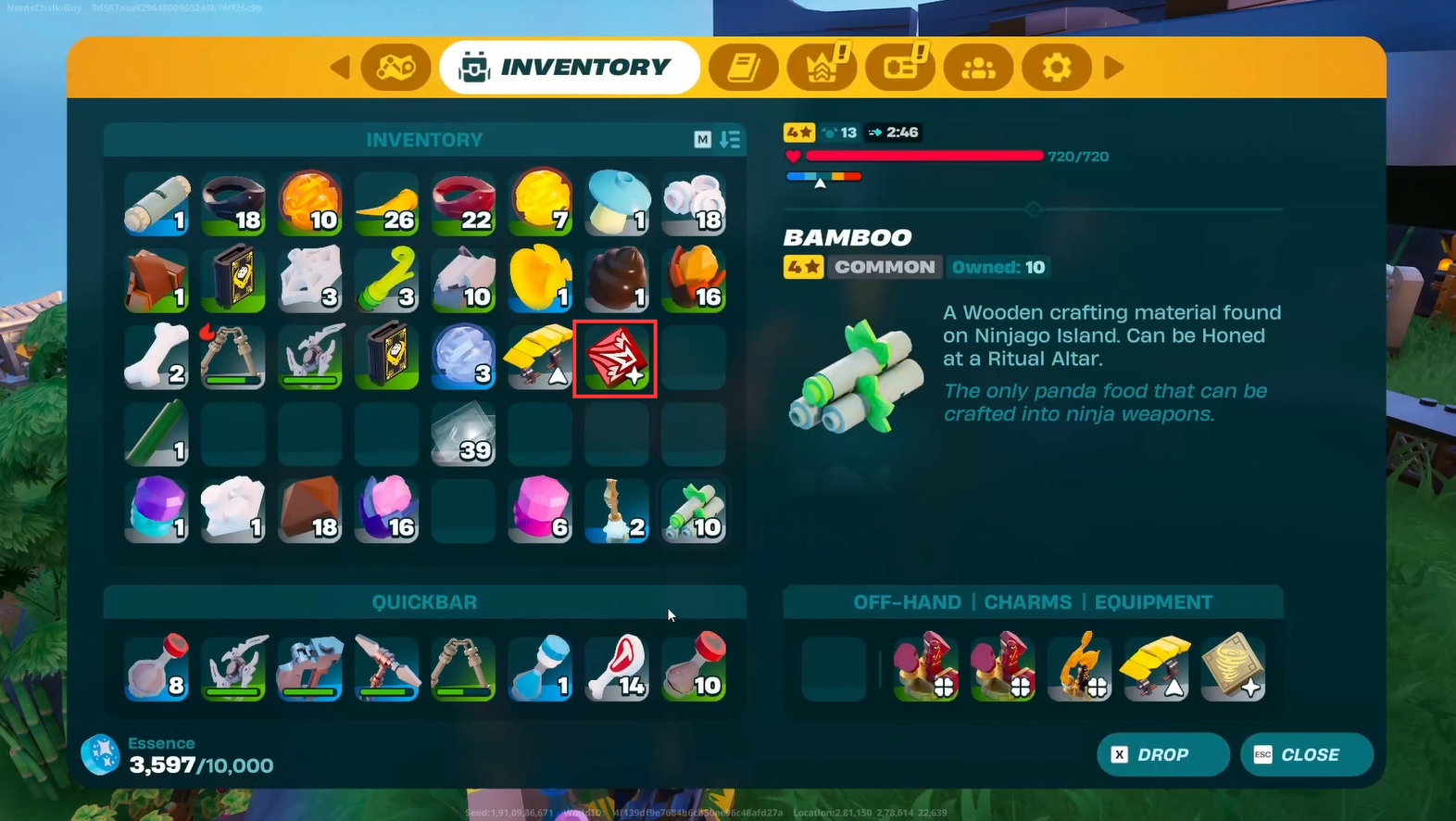This screenshot has height=821, width=1456.
Task: Select the yellow glider in inventory grid
Action: (x=539, y=358)
